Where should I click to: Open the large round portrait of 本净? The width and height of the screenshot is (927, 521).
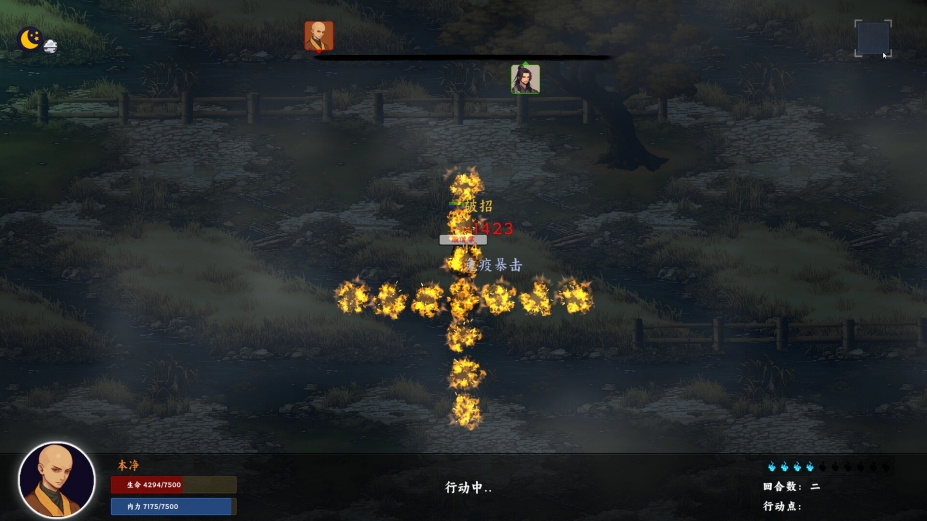click(57, 480)
